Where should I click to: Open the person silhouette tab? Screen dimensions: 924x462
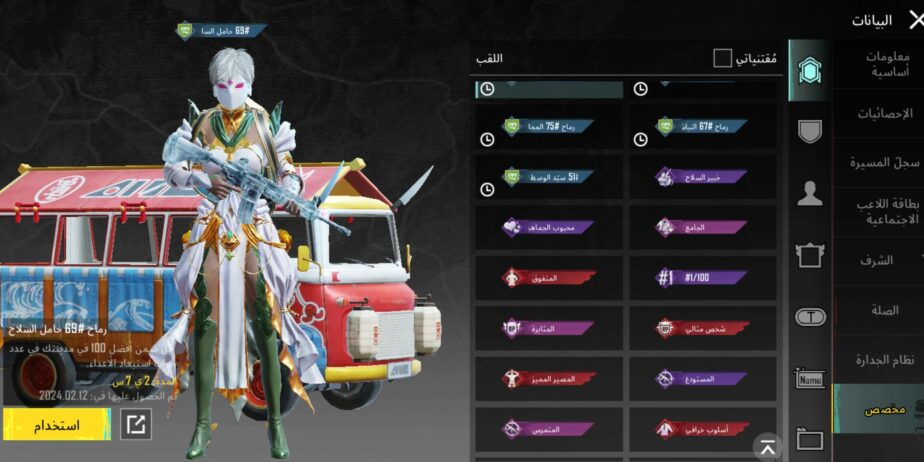(x=809, y=194)
